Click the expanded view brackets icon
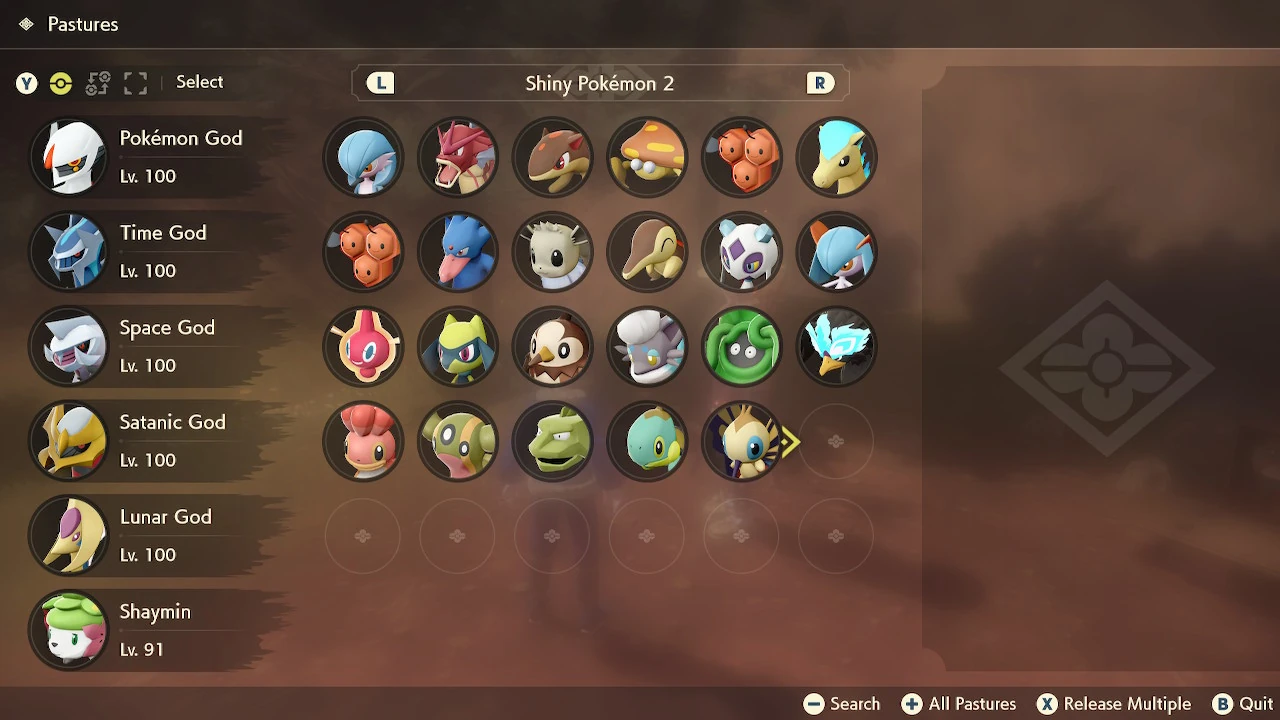 pos(135,84)
